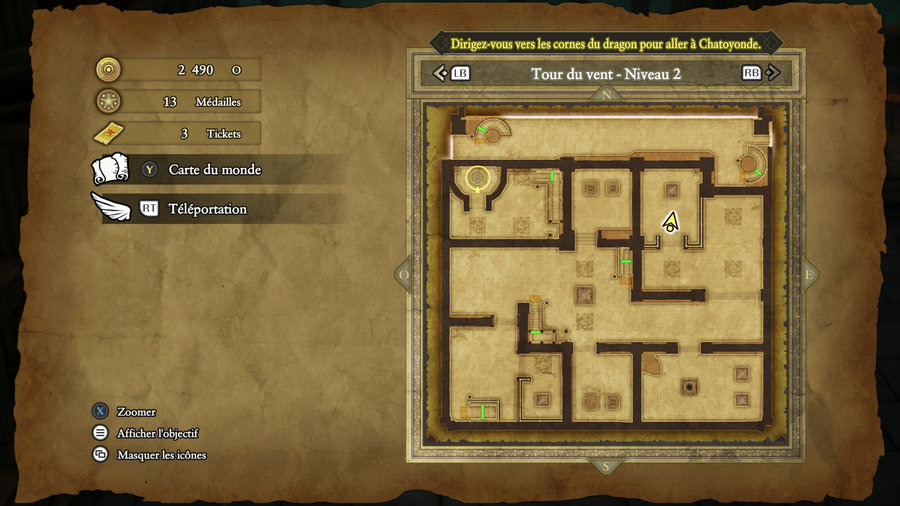The image size is (900, 506).
Task: Go to the next tower level arrow
Action: click(x=777, y=73)
